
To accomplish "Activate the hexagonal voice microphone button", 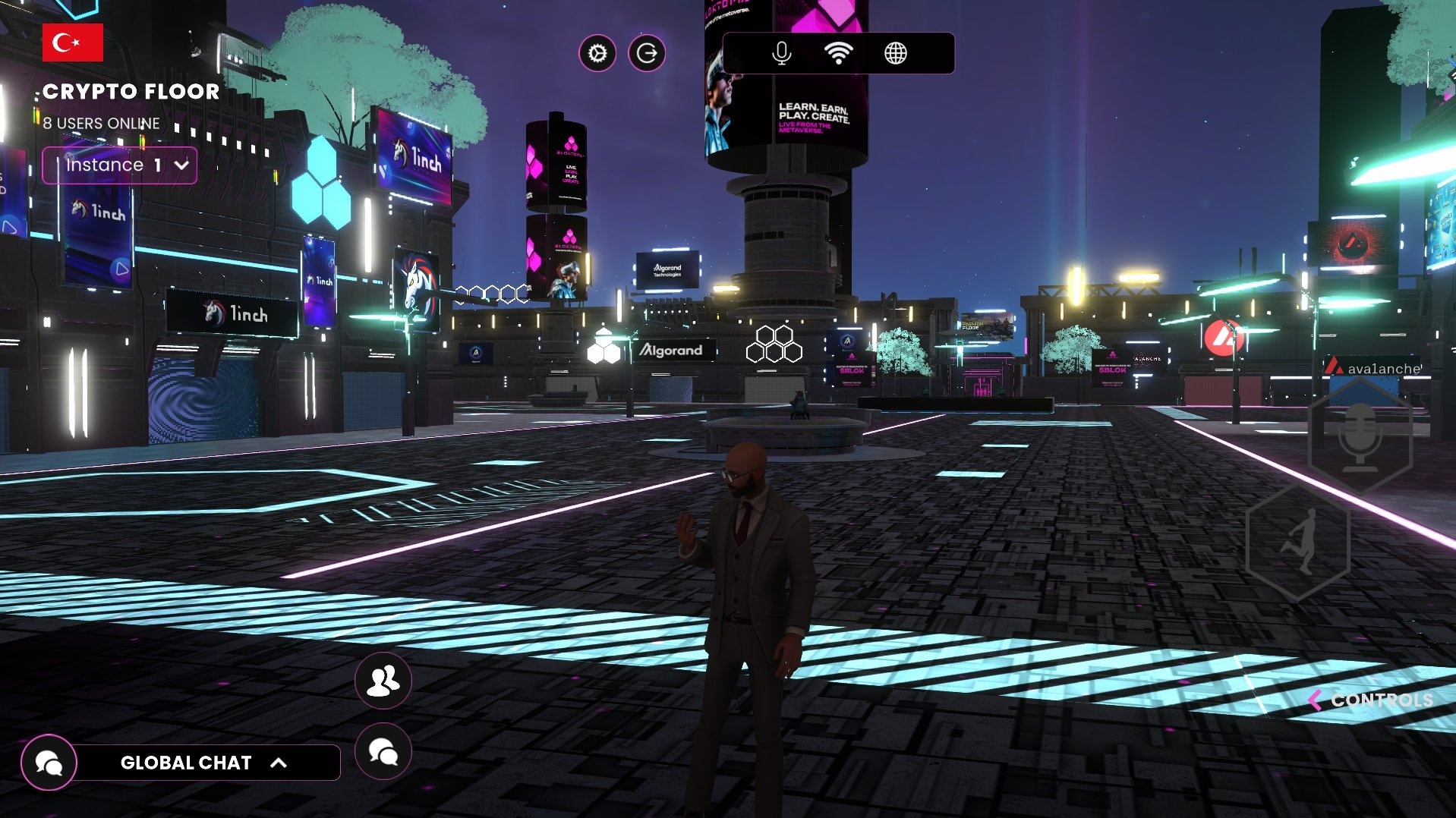I will click(x=1360, y=439).
